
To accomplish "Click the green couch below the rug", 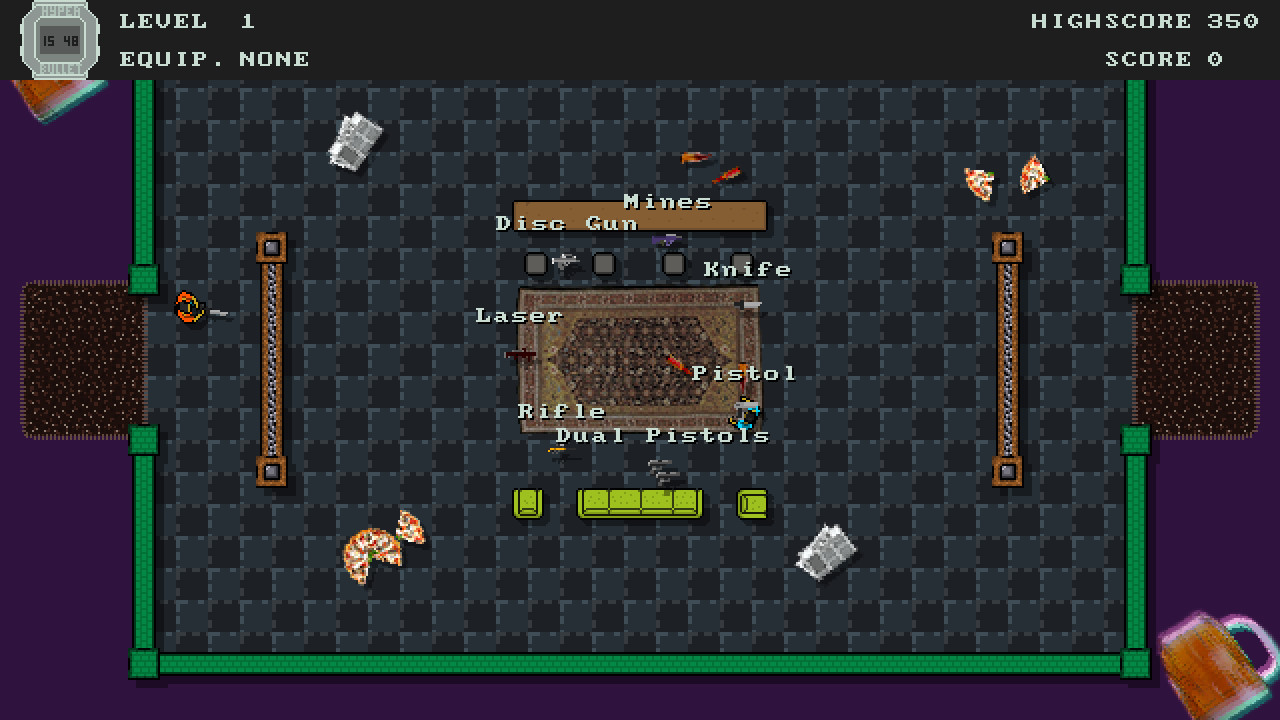I will click(x=640, y=503).
